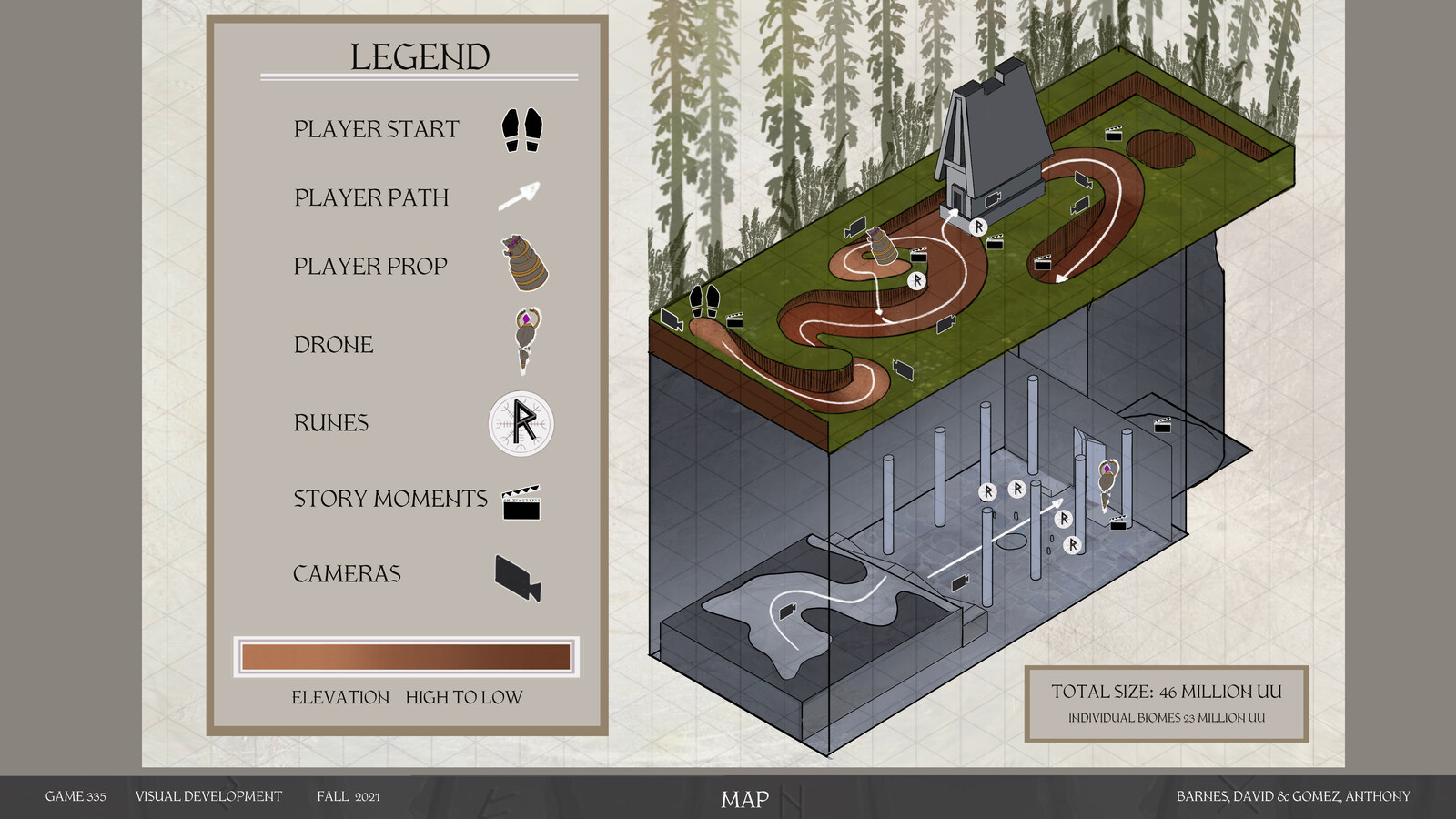Select the Runes legend entry
Viewport: 1456px width, 819px height.
tap(331, 422)
